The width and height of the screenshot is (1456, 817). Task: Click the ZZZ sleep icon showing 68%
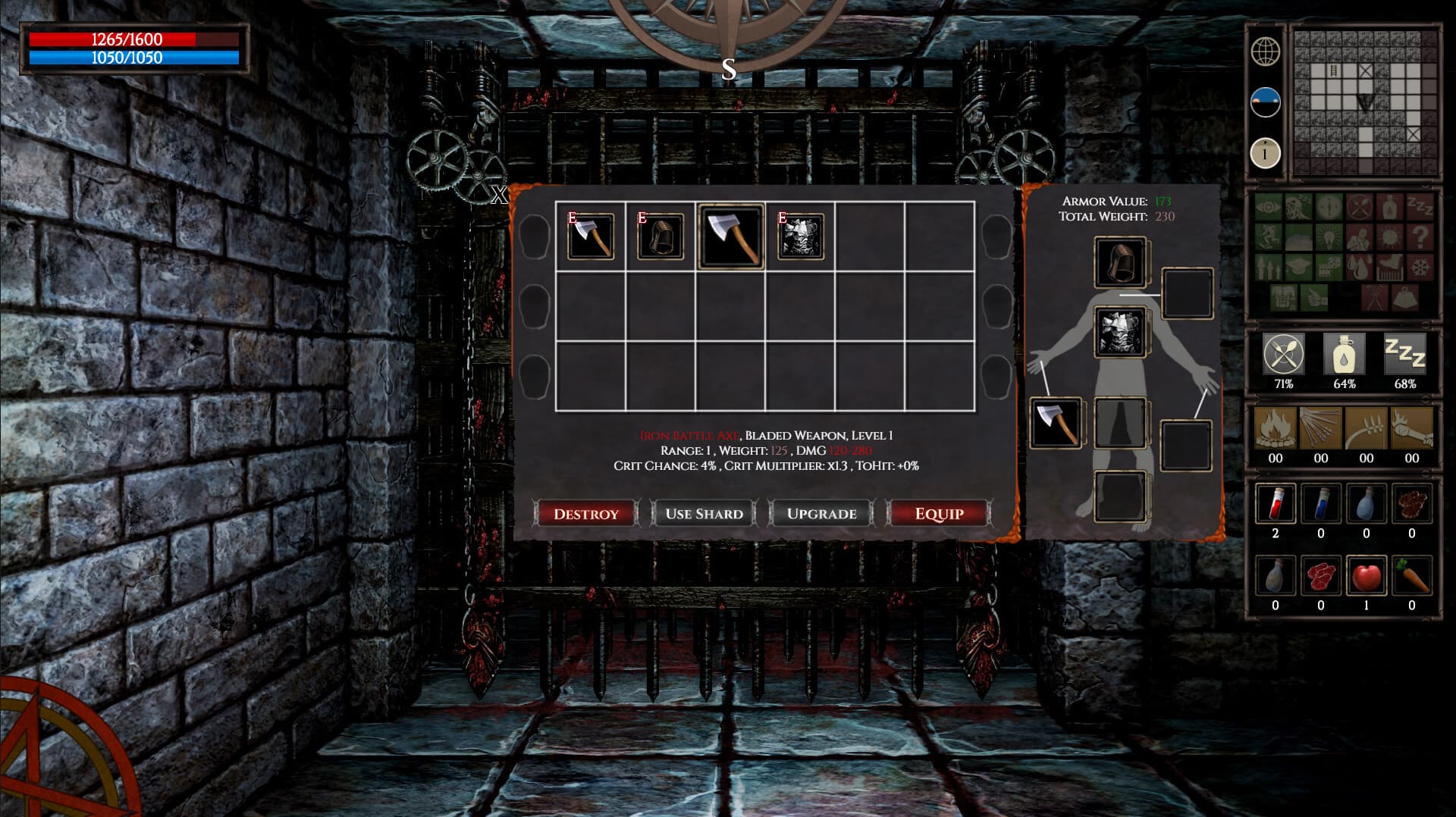point(1404,355)
